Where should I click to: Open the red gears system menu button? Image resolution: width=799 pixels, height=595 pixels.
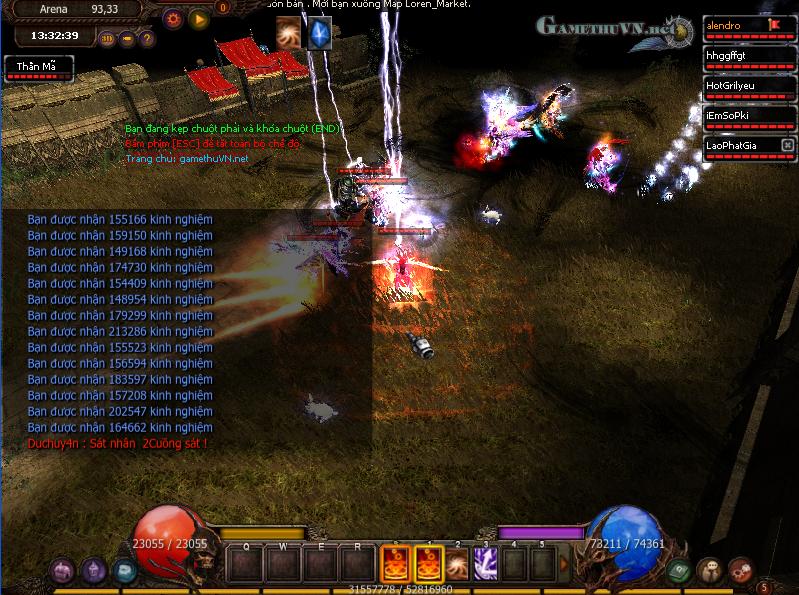[x=741, y=570]
